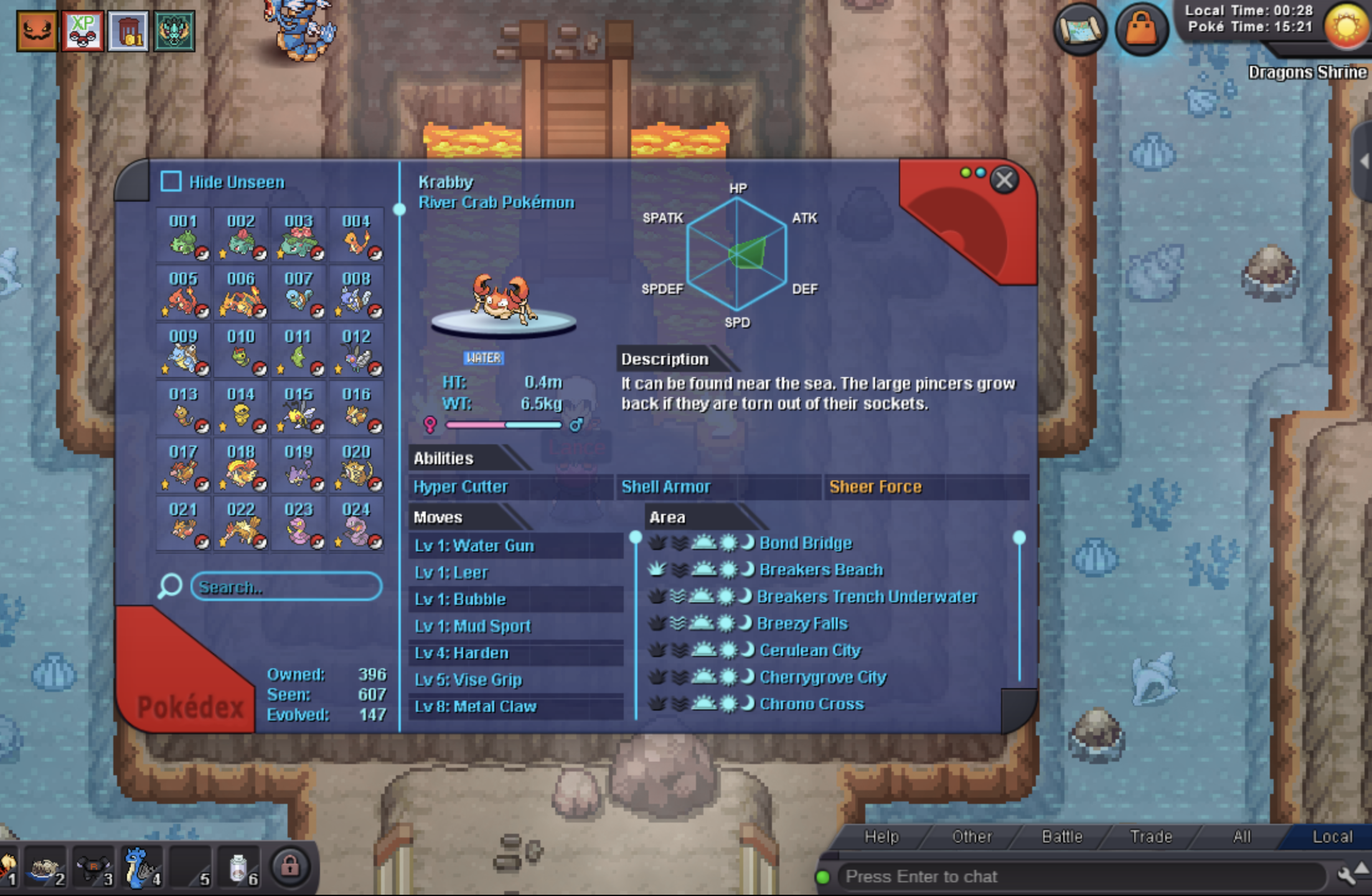This screenshot has height=896, width=1372.
Task: View the Sheer Force hidden ability
Action: [x=875, y=487]
